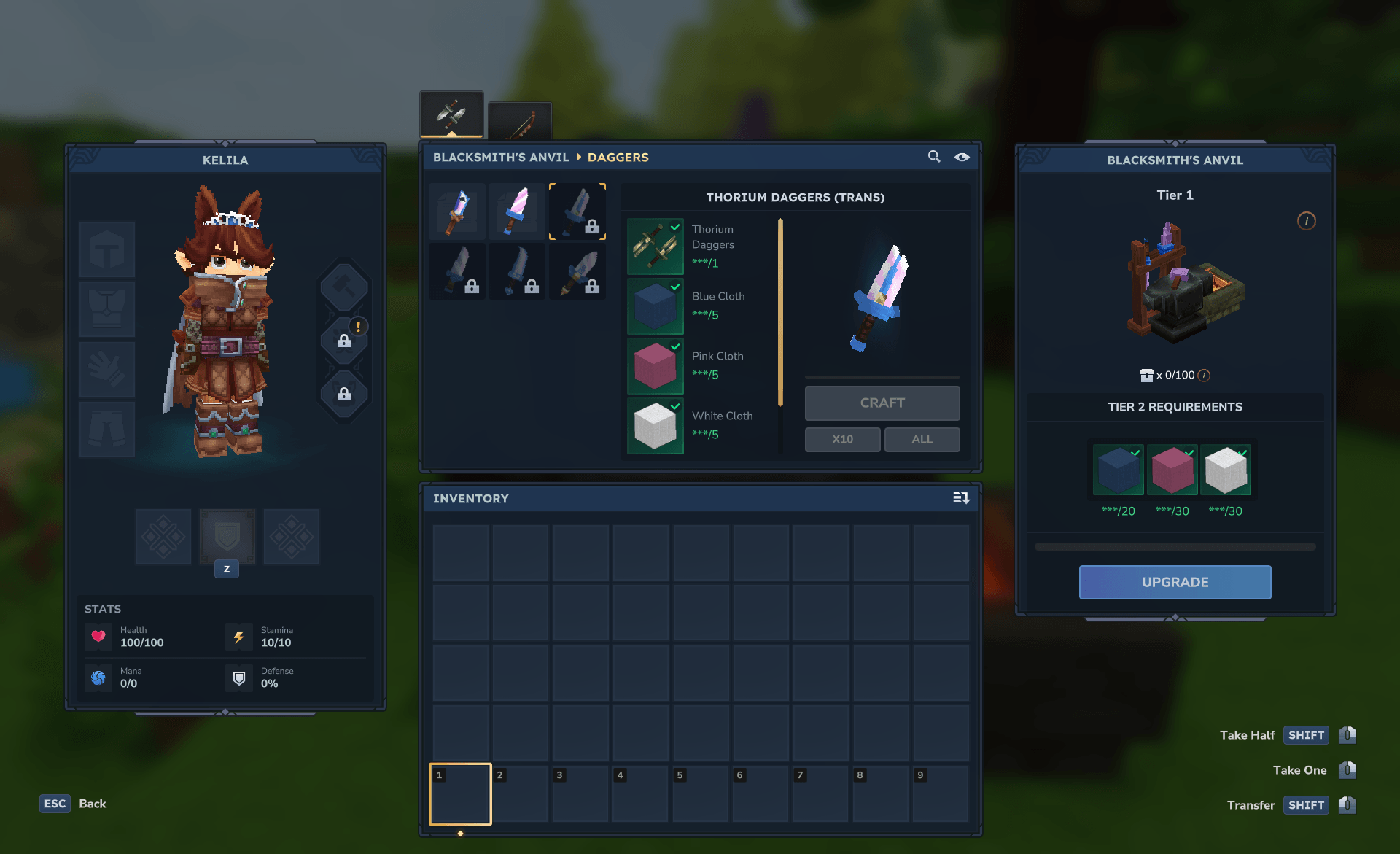
Task: Select the gloves equipment slot
Action: [x=107, y=369]
